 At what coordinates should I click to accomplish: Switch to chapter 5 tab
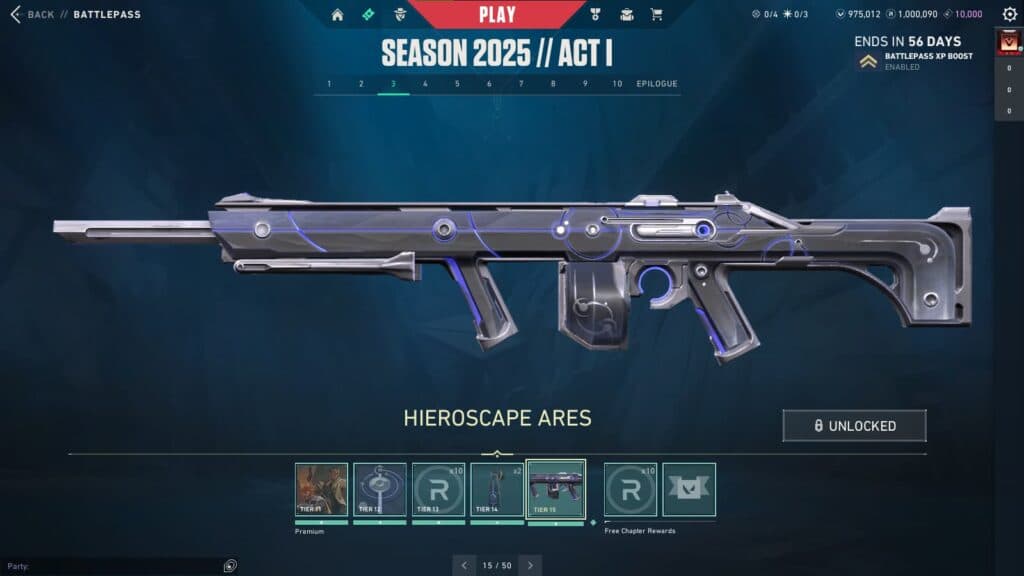(x=457, y=84)
